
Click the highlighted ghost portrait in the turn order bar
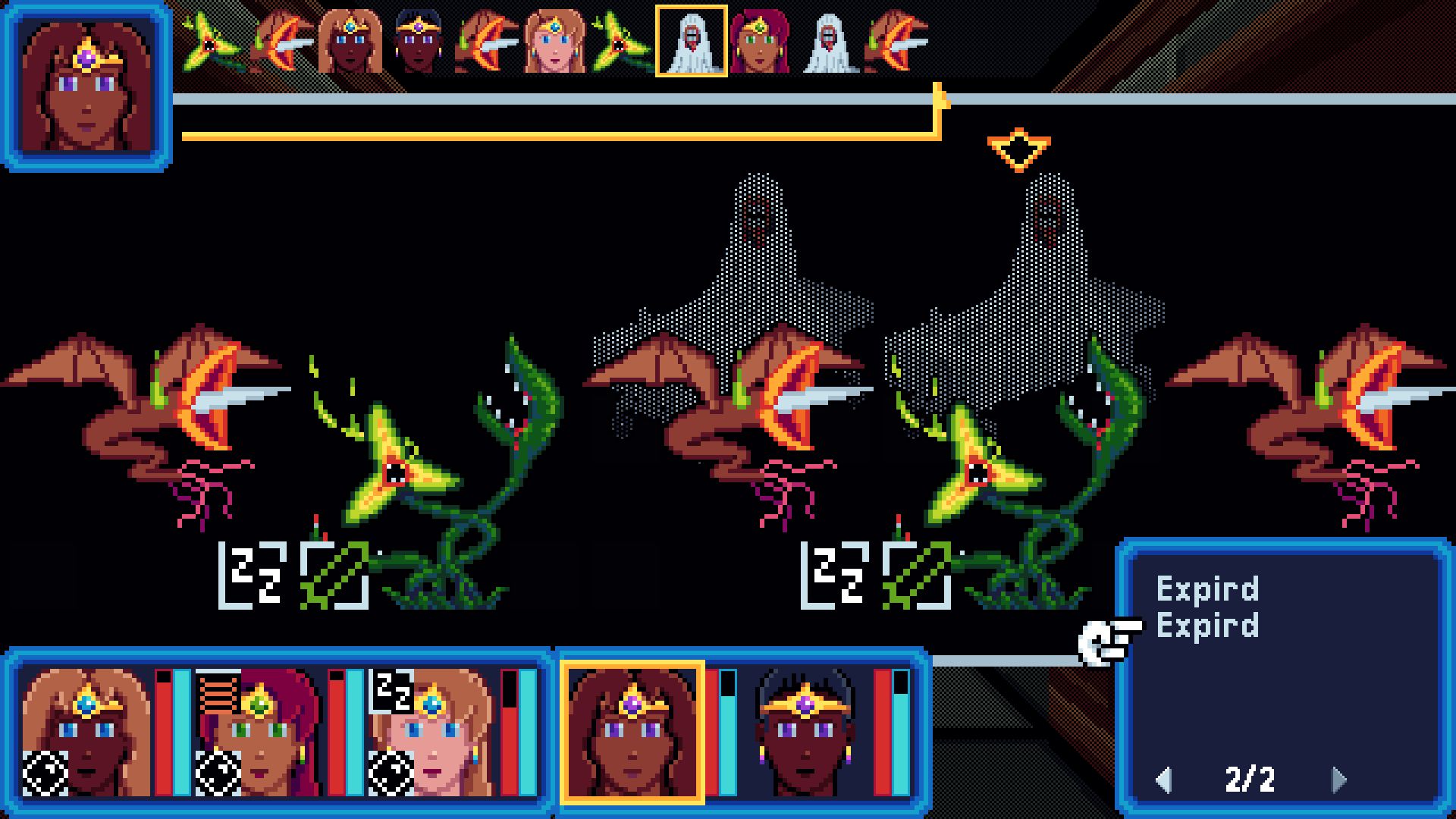pyautogui.click(x=691, y=43)
